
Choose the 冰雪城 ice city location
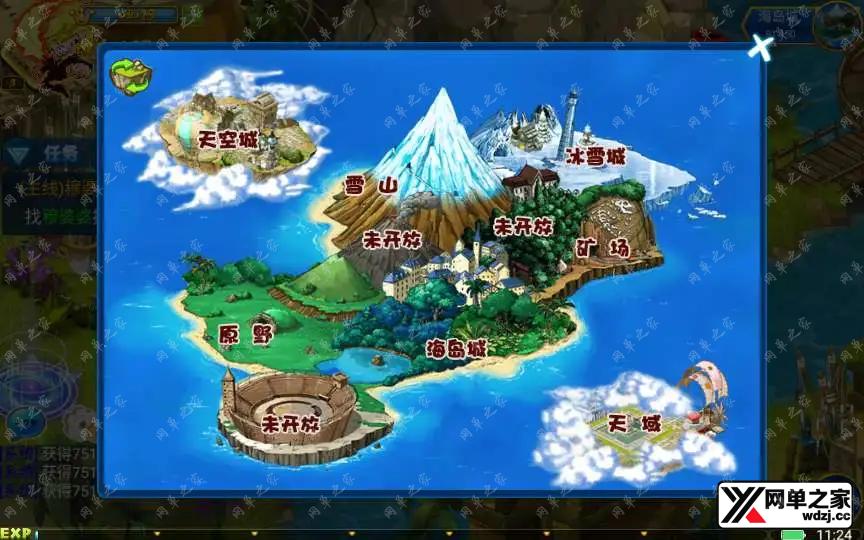pyautogui.click(x=595, y=157)
